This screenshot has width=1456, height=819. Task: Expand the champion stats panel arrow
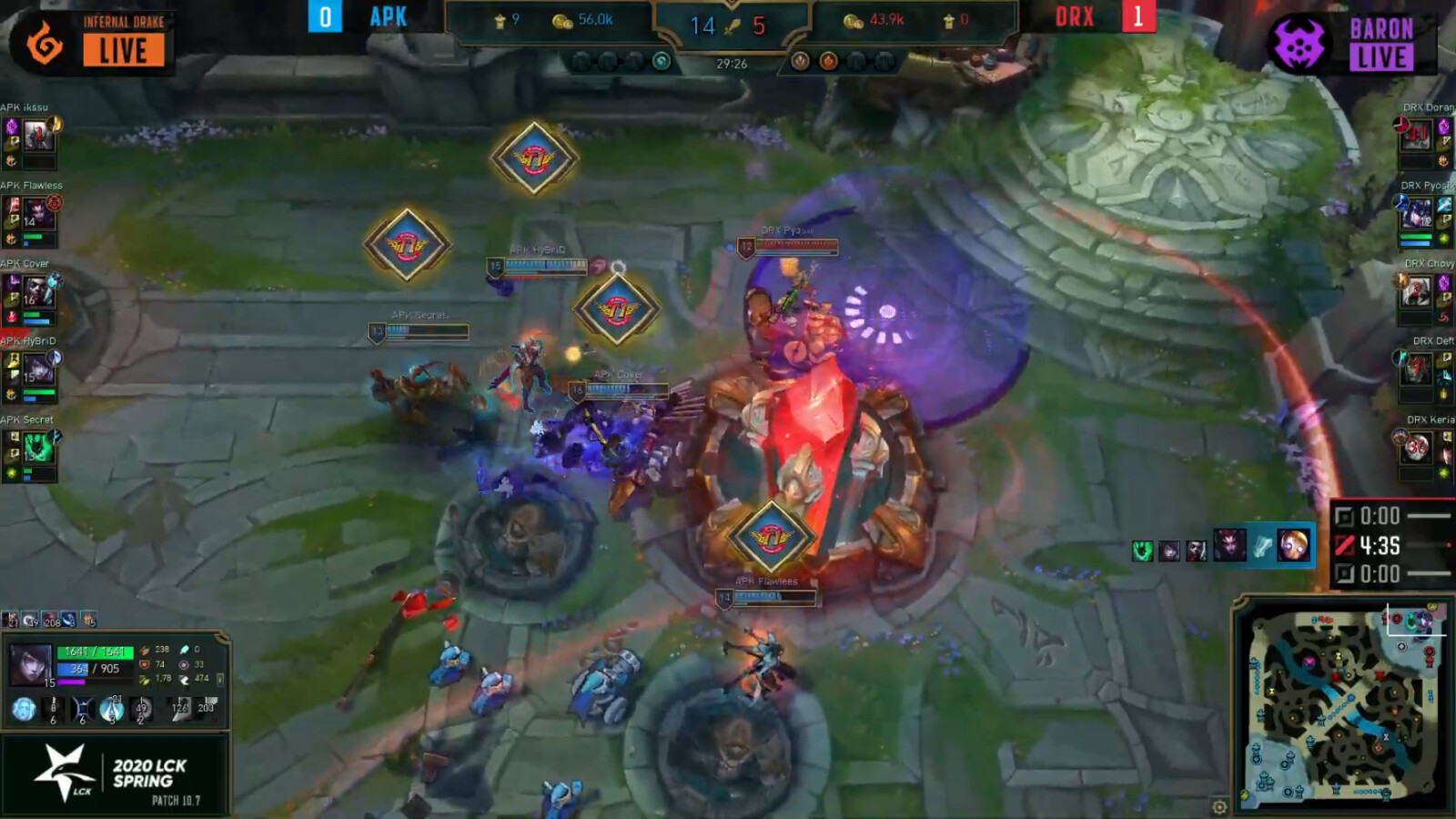(219, 679)
